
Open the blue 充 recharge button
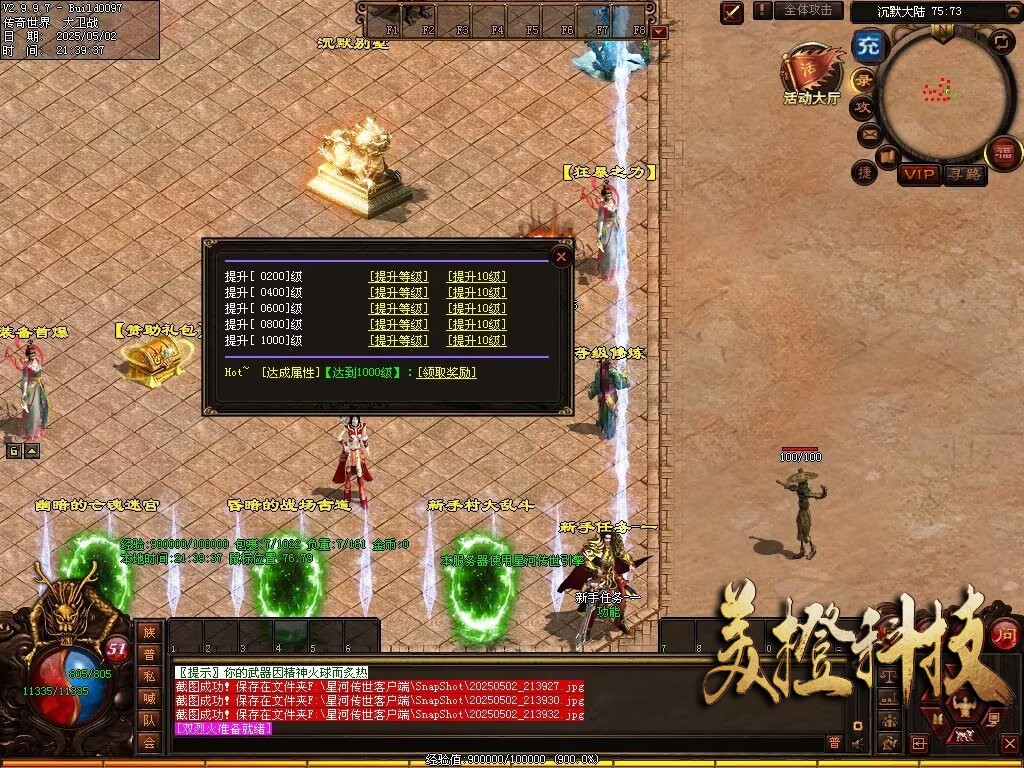coord(866,47)
